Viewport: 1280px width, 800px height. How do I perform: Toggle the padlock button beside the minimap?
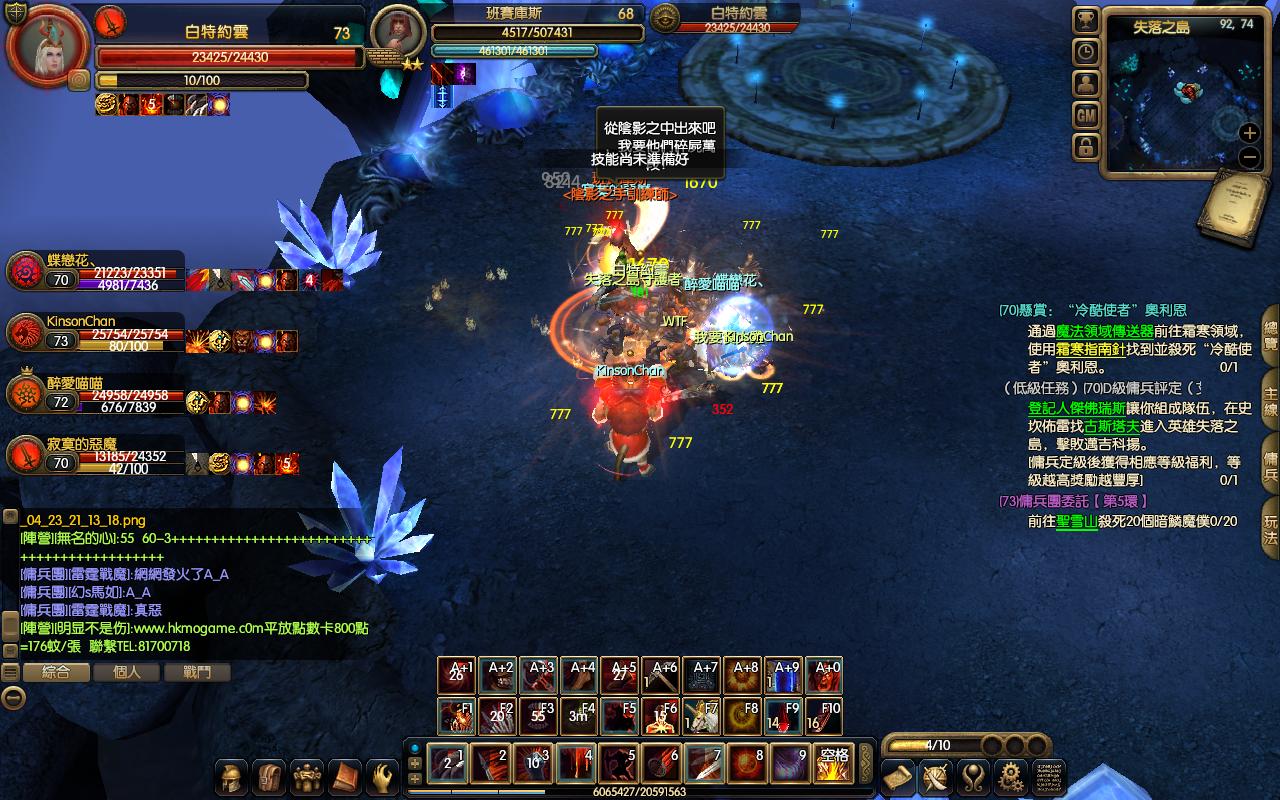click(1086, 148)
